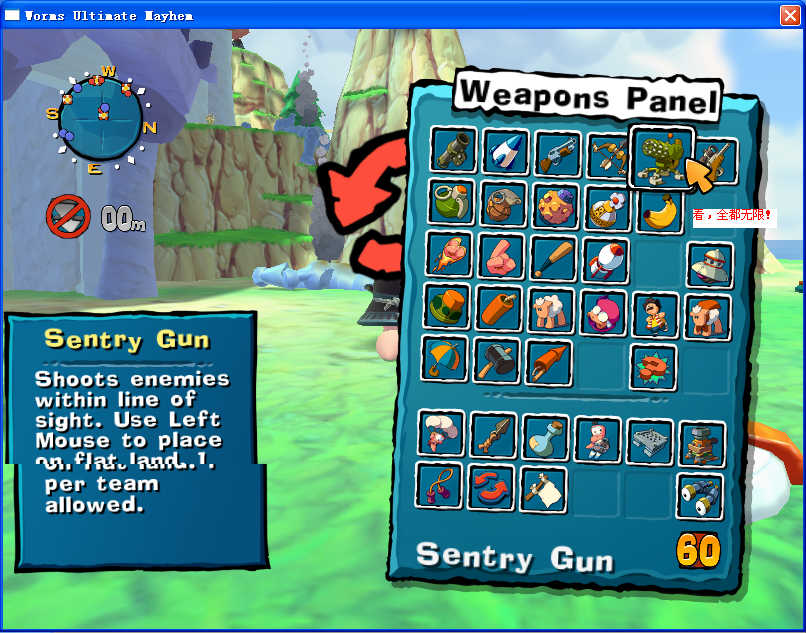Image resolution: width=806 pixels, height=633 pixels.
Task: Select the Jet Pack worm icon
Action: [x=598, y=438]
